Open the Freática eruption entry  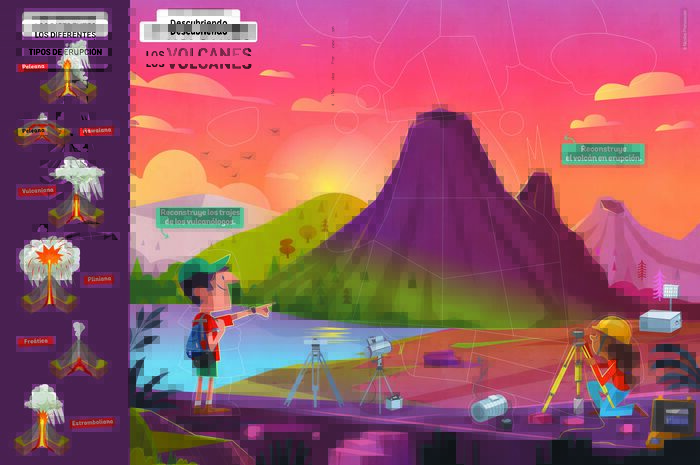pyautogui.click(x=36, y=342)
